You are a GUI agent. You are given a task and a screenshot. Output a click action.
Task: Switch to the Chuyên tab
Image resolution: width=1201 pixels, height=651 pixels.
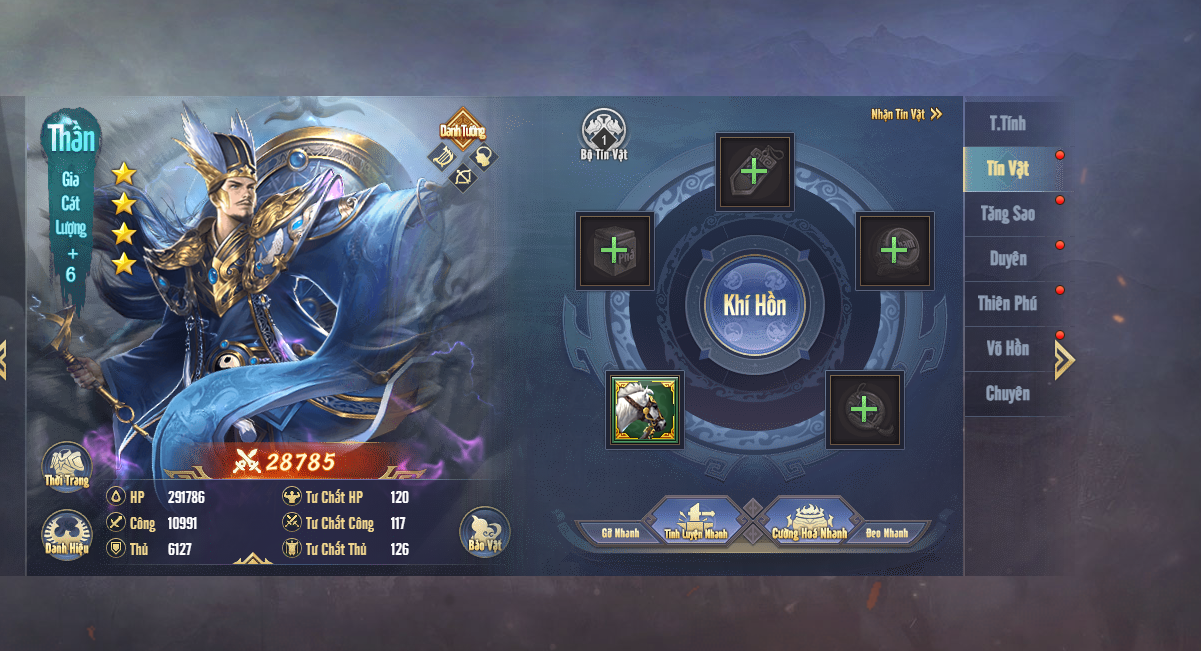1008,394
